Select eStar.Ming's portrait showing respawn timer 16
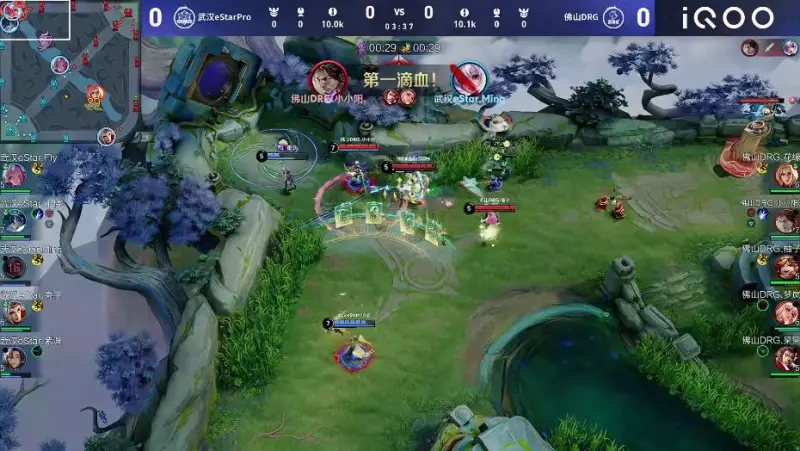The height and width of the screenshot is (451, 800). click(x=13, y=267)
